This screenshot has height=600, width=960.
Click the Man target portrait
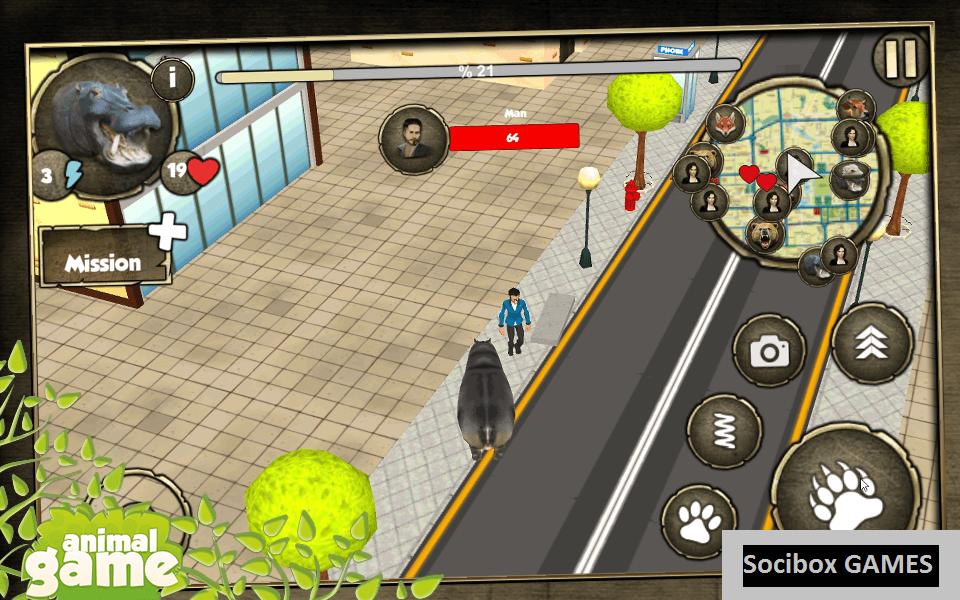click(412, 138)
